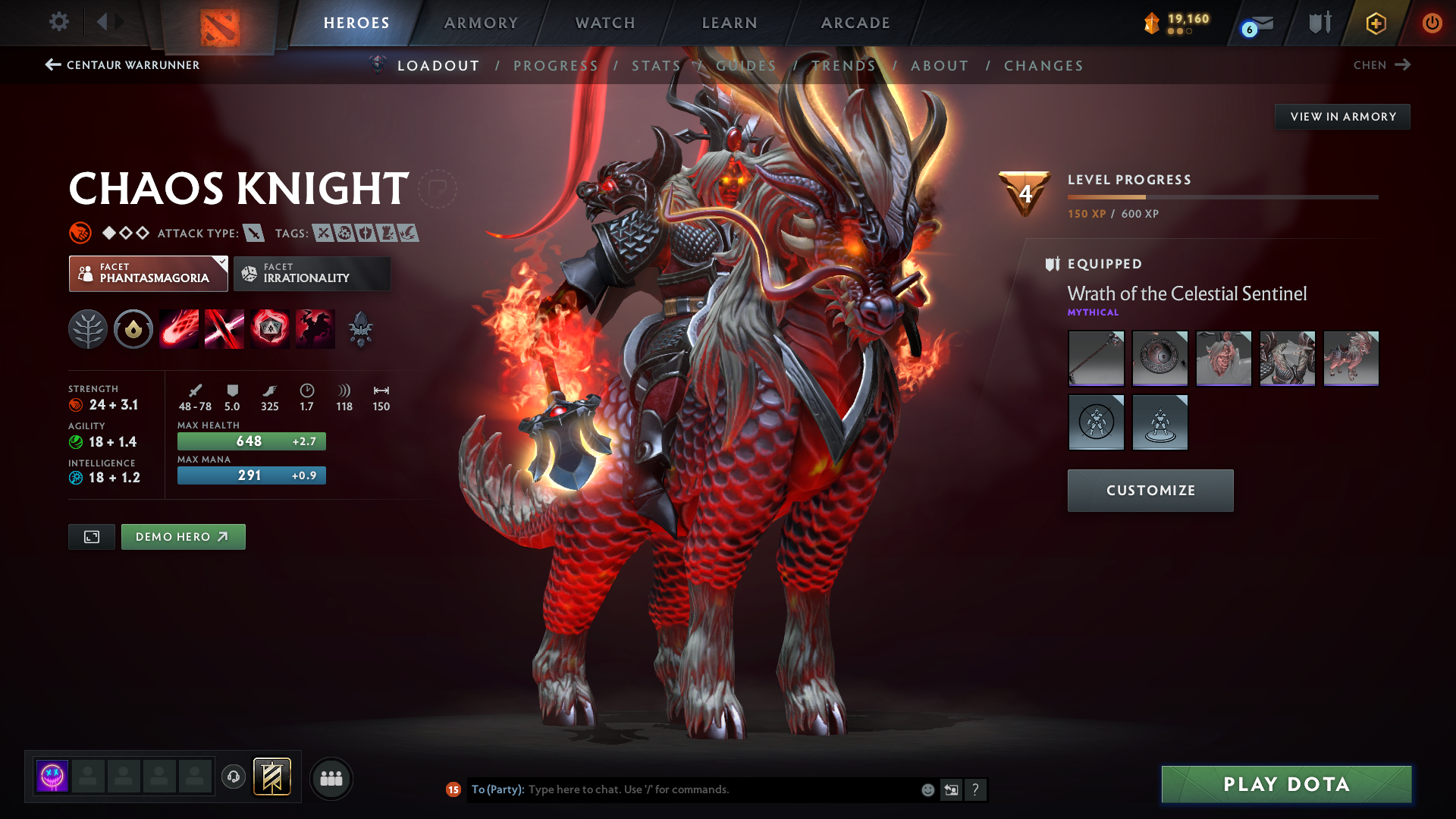Image resolution: width=1456 pixels, height=819 pixels.
Task: Toggle the voice chat headset
Action: click(233, 777)
